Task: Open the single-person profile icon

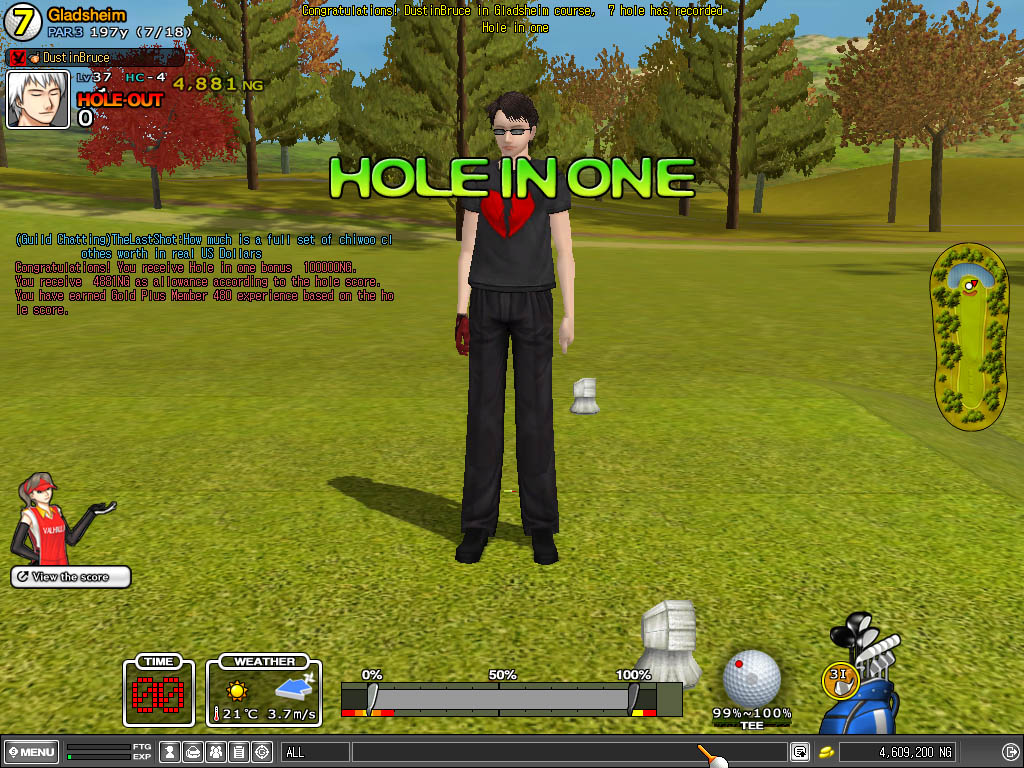Action: tap(170, 752)
